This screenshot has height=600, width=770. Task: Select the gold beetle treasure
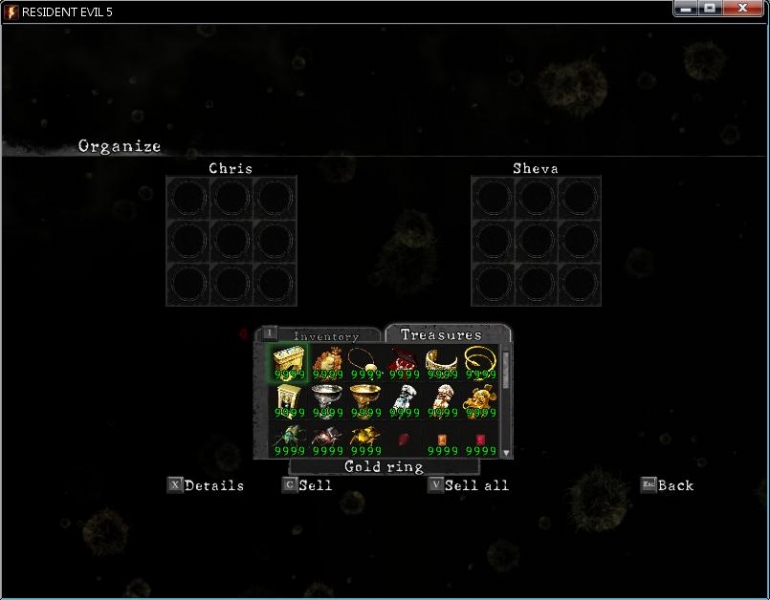(x=365, y=438)
